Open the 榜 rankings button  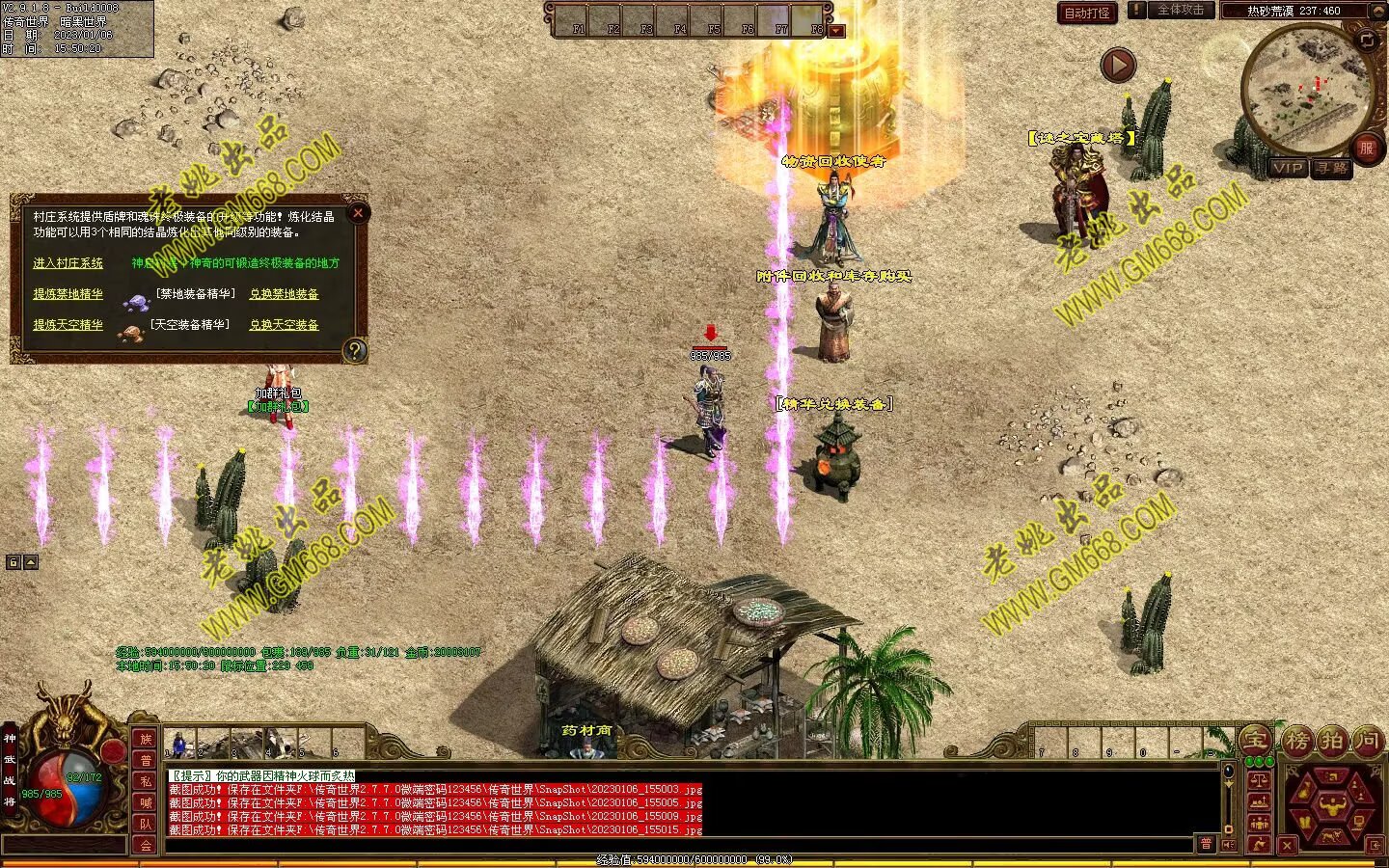tap(1297, 741)
